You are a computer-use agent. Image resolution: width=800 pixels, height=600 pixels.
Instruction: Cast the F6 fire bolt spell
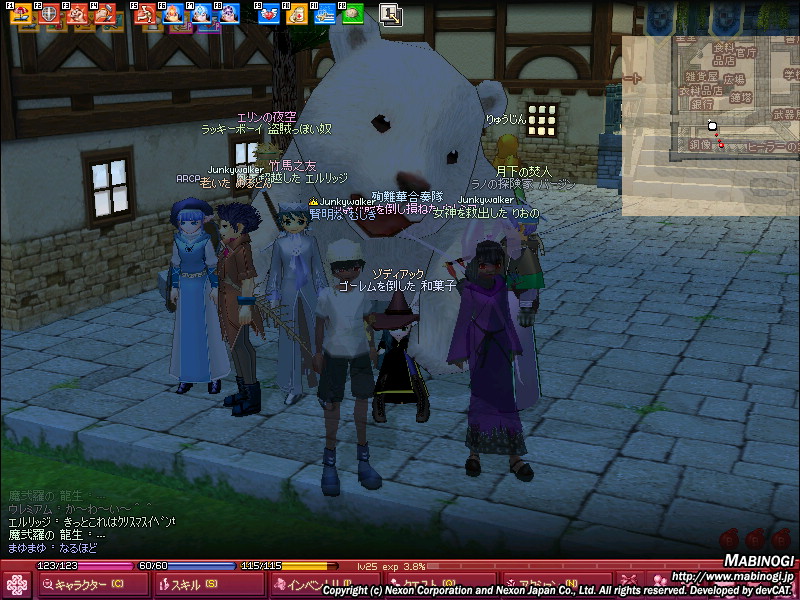pyautogui.click(x=172, y=14)
